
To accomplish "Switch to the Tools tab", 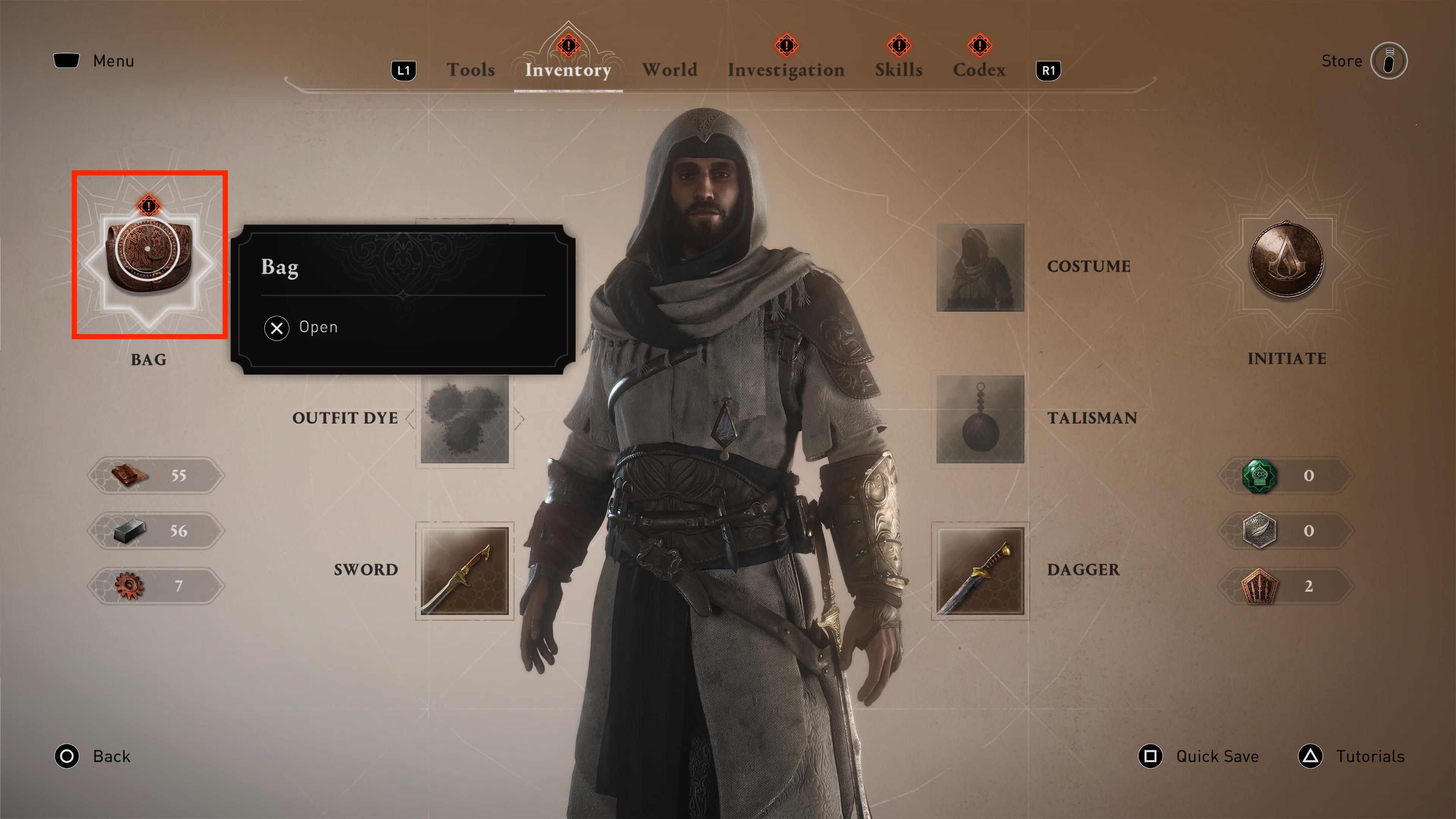I will [x=470, y=69].
